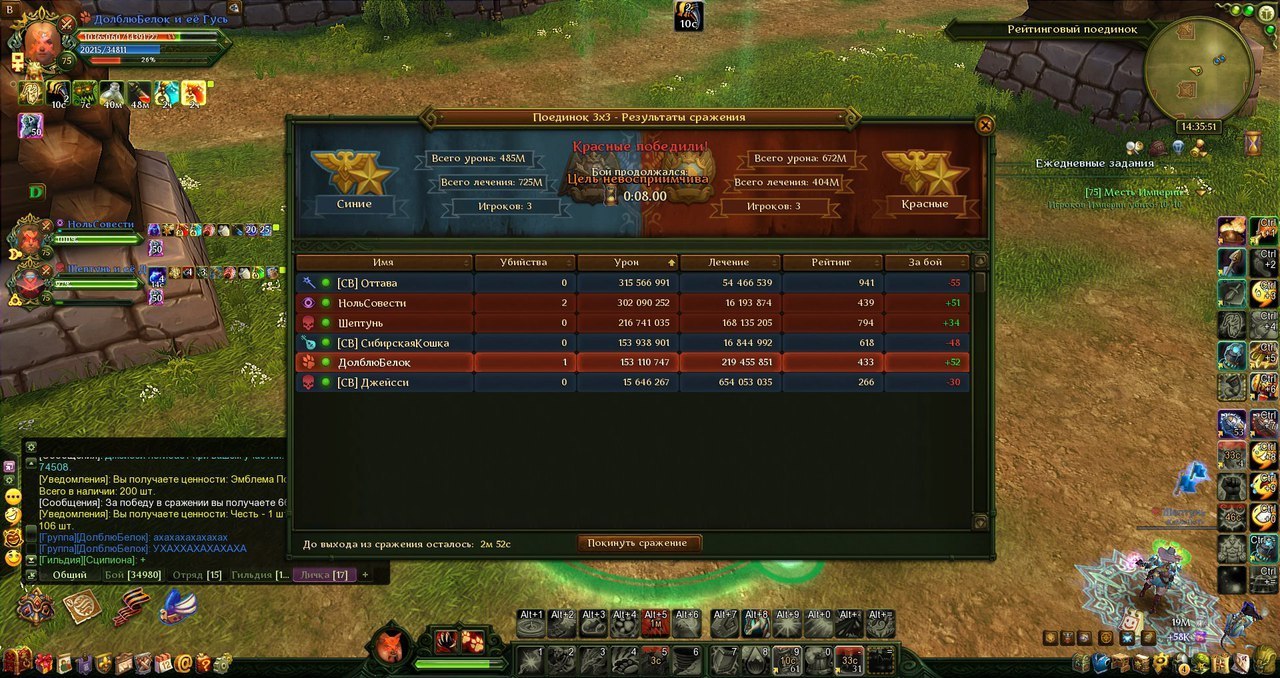Sort players by Рейтинг column
The height and width of the screenshot is (678, 1280).
(x=830, y=262)
